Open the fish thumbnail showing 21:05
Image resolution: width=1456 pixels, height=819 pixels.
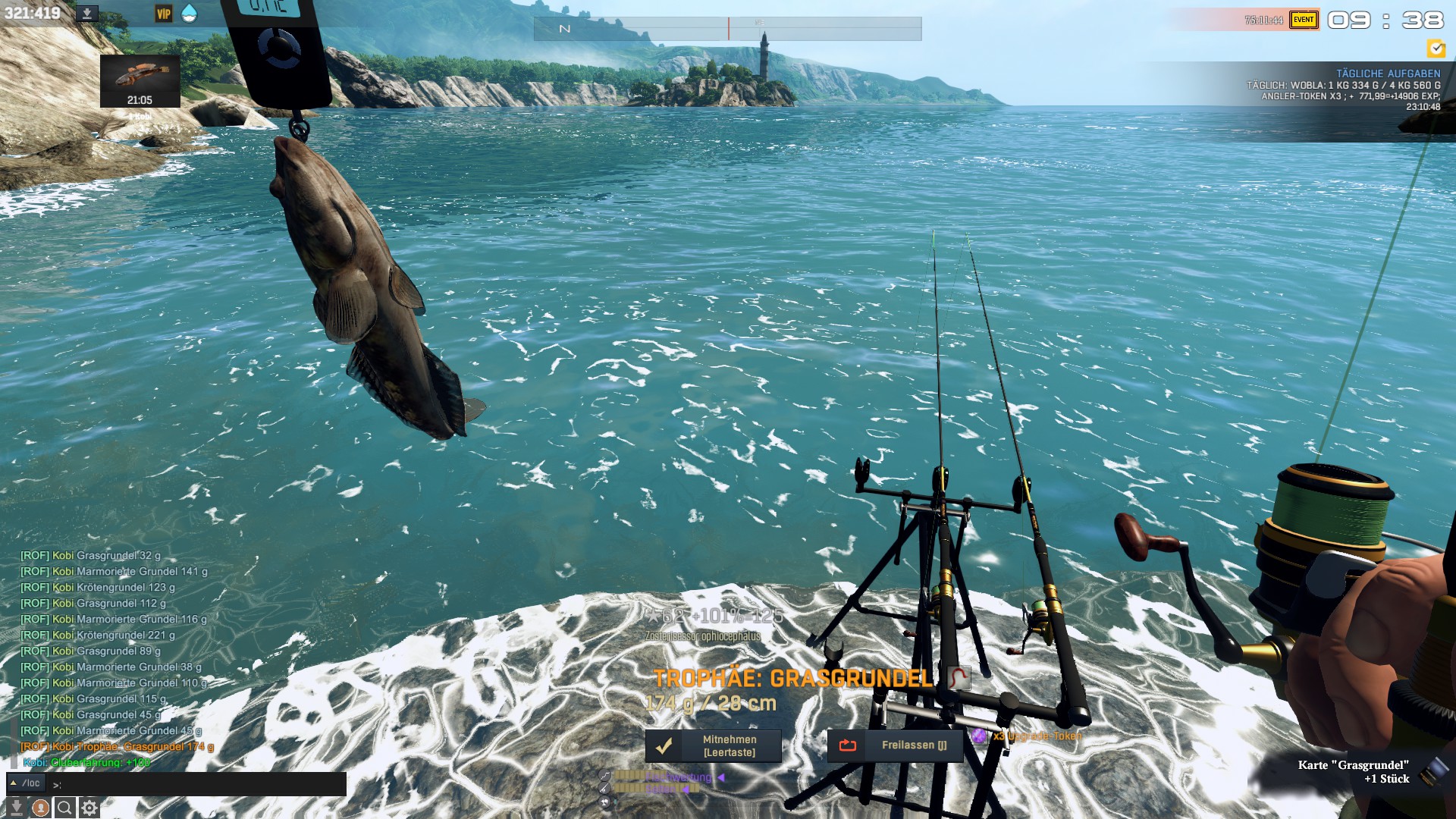point(140,80)
